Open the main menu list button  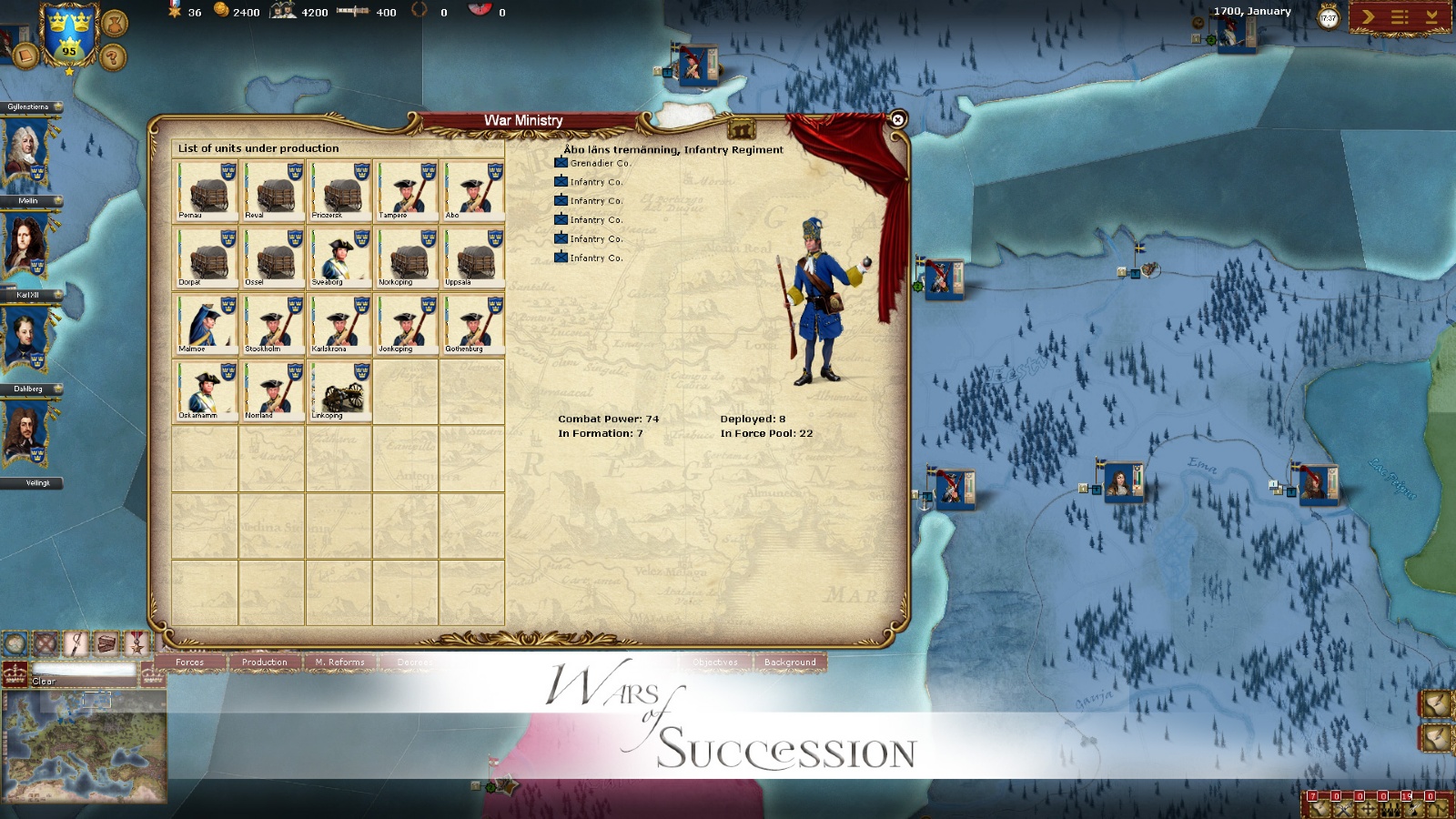[1400, 17]
